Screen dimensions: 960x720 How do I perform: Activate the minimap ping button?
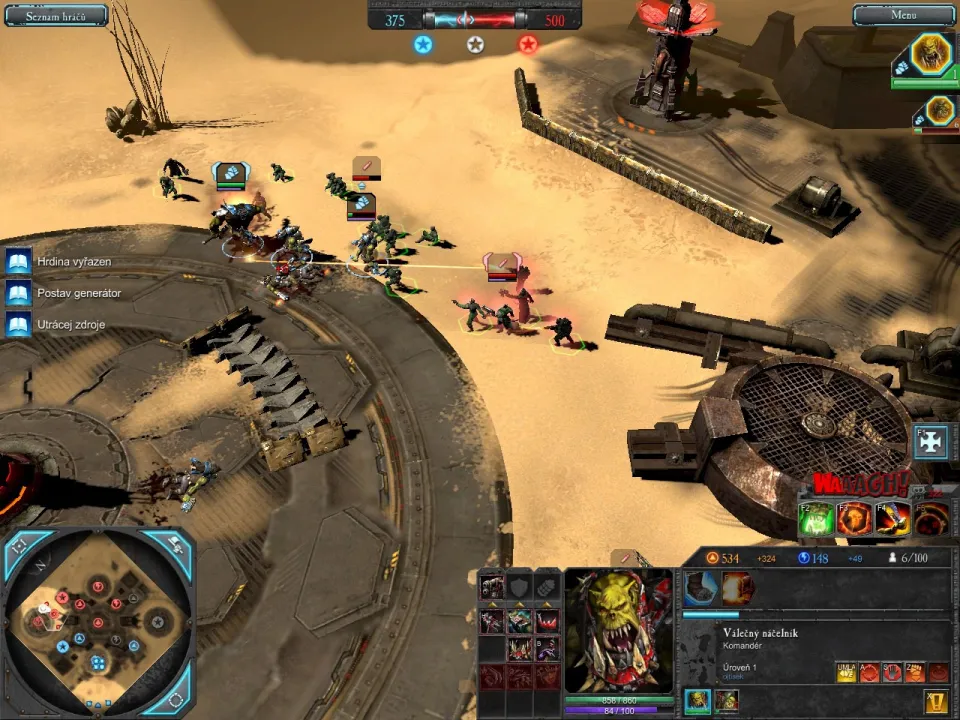click(174, 546)
